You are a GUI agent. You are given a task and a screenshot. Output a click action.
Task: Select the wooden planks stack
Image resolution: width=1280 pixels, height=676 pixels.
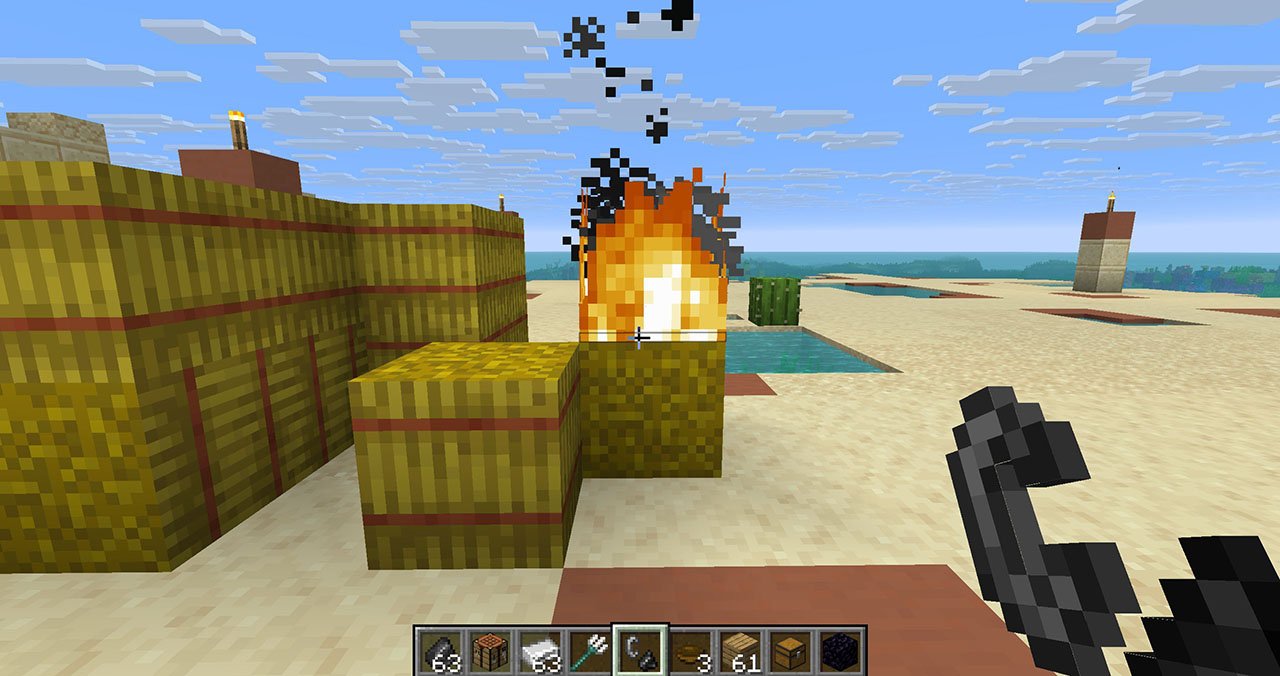pos(742,651)
